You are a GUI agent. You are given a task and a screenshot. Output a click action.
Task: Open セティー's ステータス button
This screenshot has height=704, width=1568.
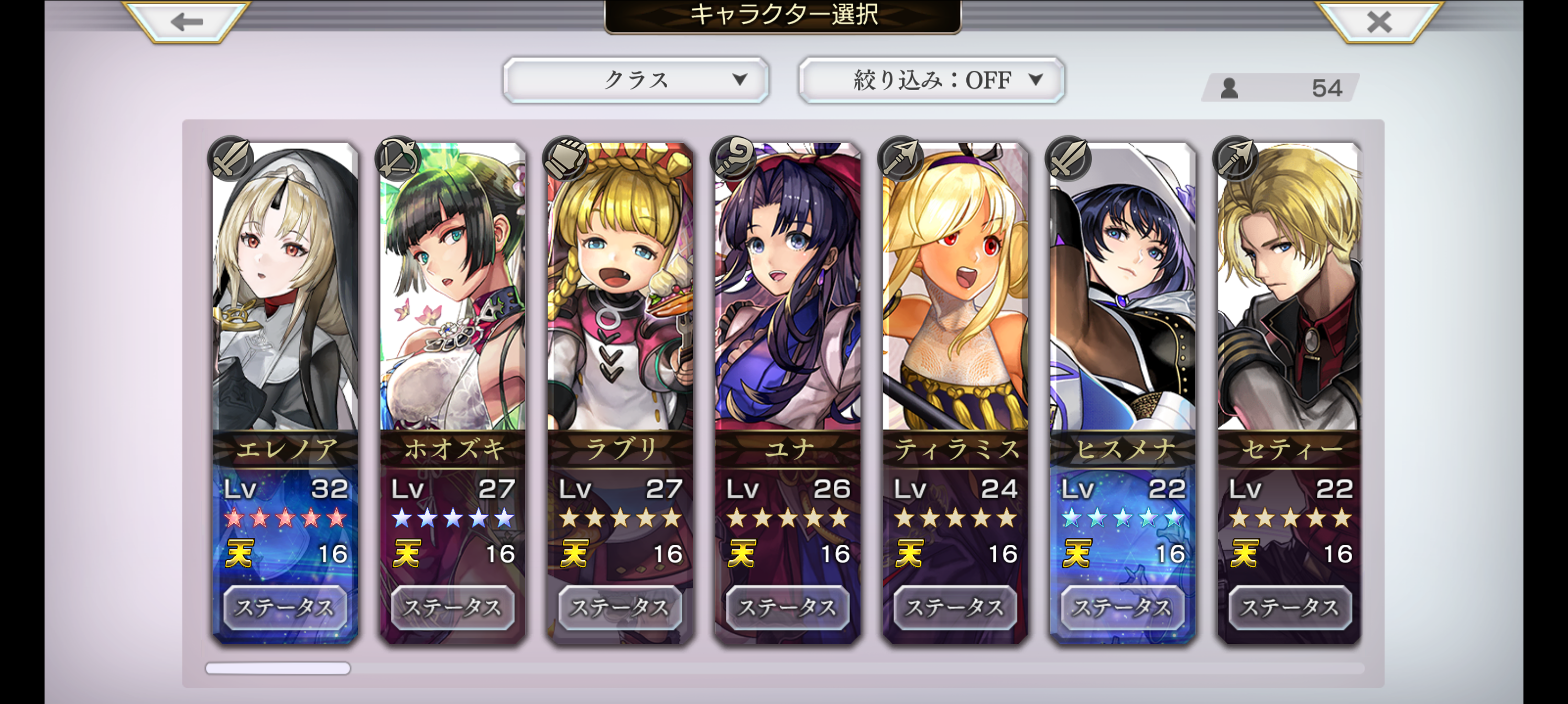(1290, 607)
